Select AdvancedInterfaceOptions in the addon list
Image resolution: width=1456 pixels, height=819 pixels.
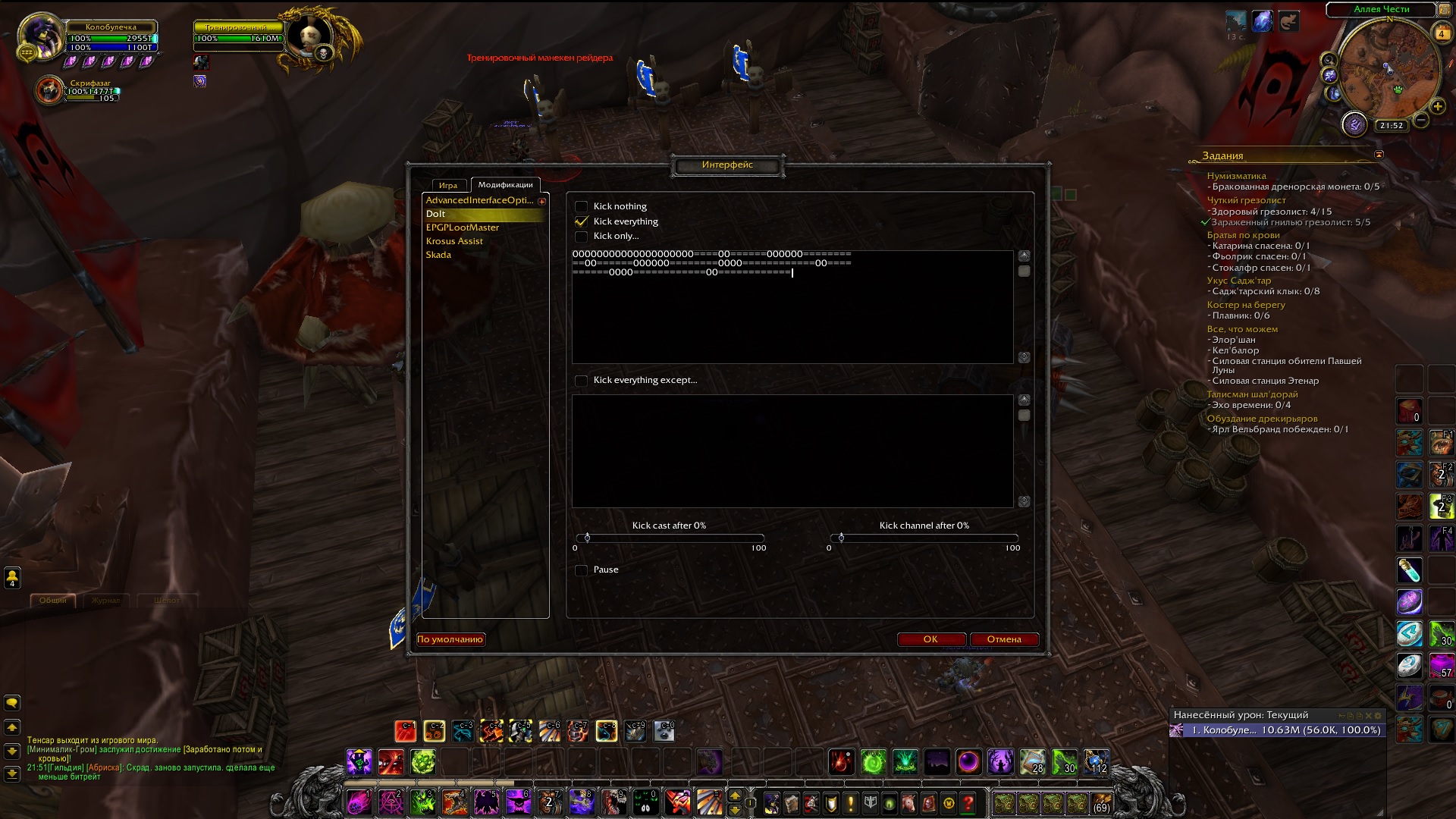click(x=479, y=200)
